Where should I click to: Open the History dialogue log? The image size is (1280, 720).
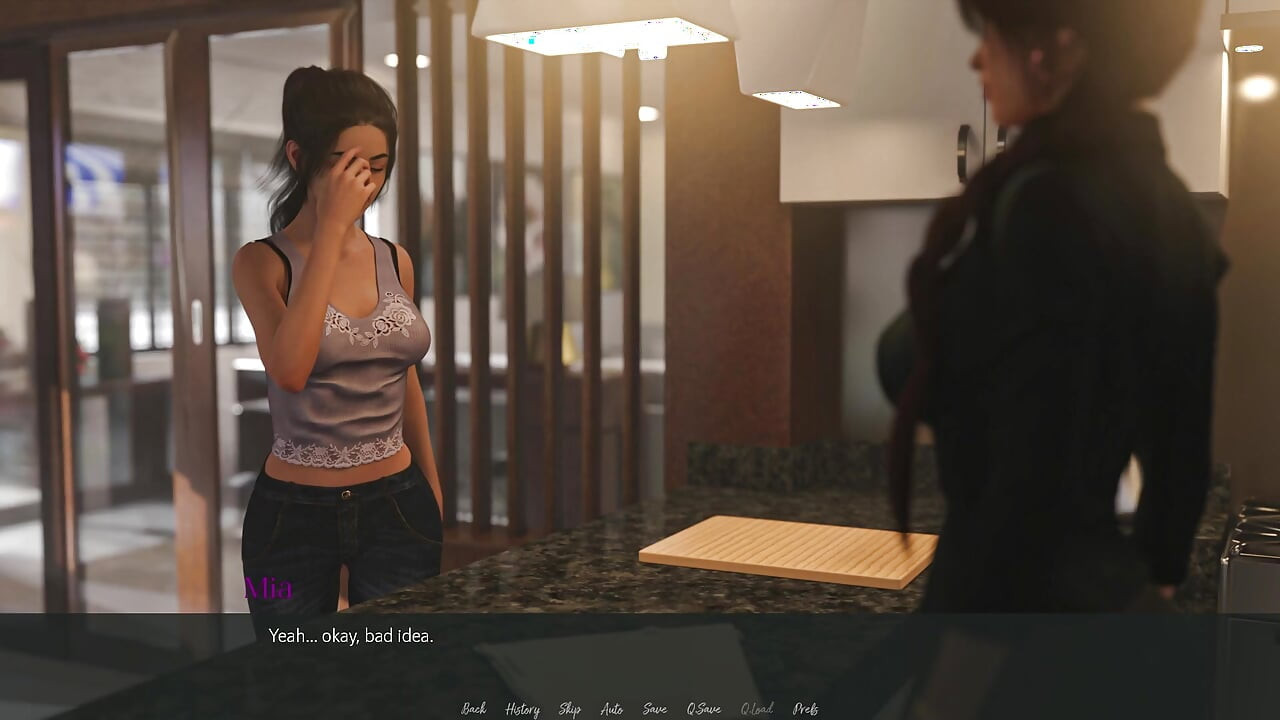(521, 708)
